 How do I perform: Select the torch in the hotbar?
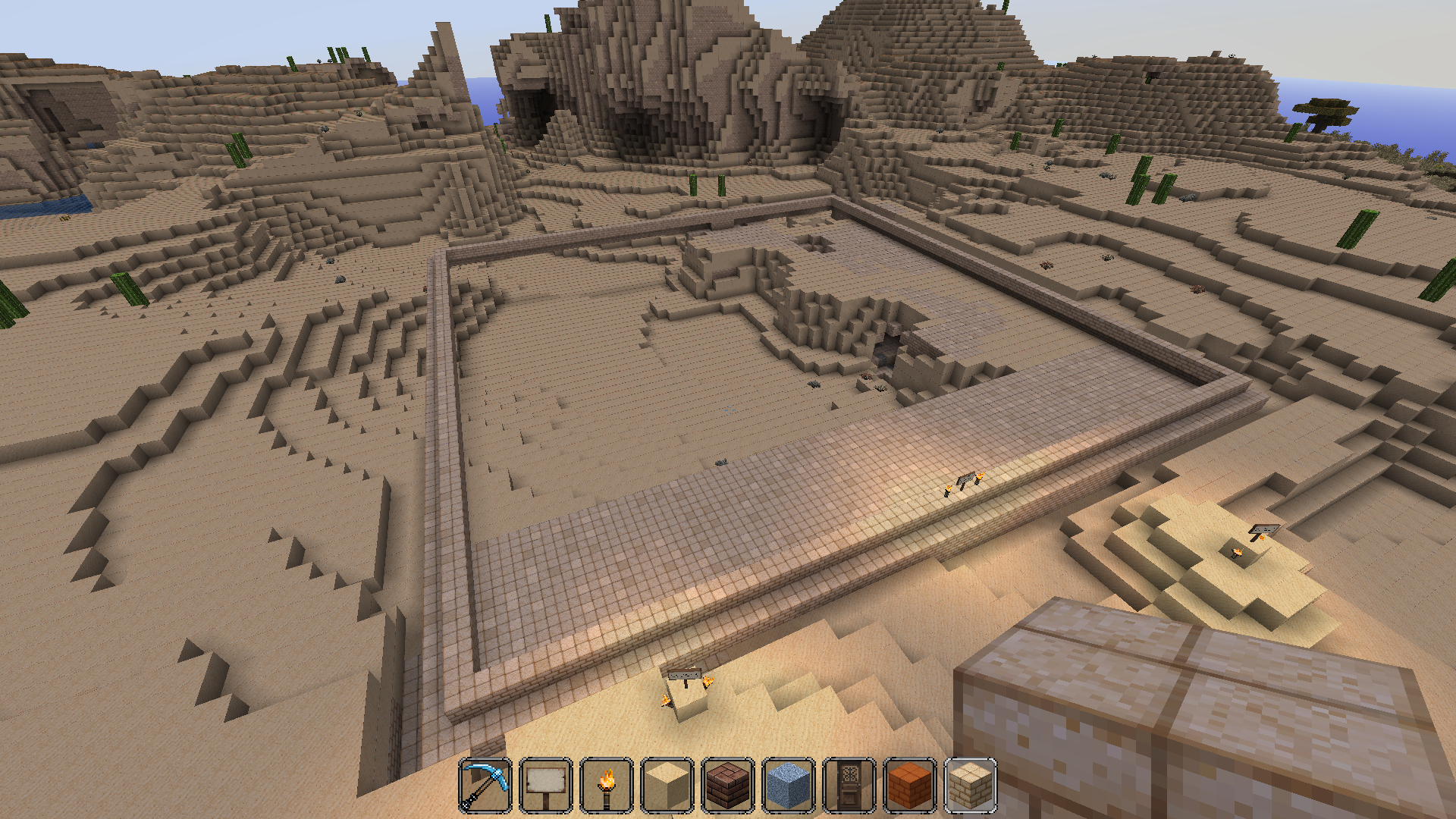point(607,786)
